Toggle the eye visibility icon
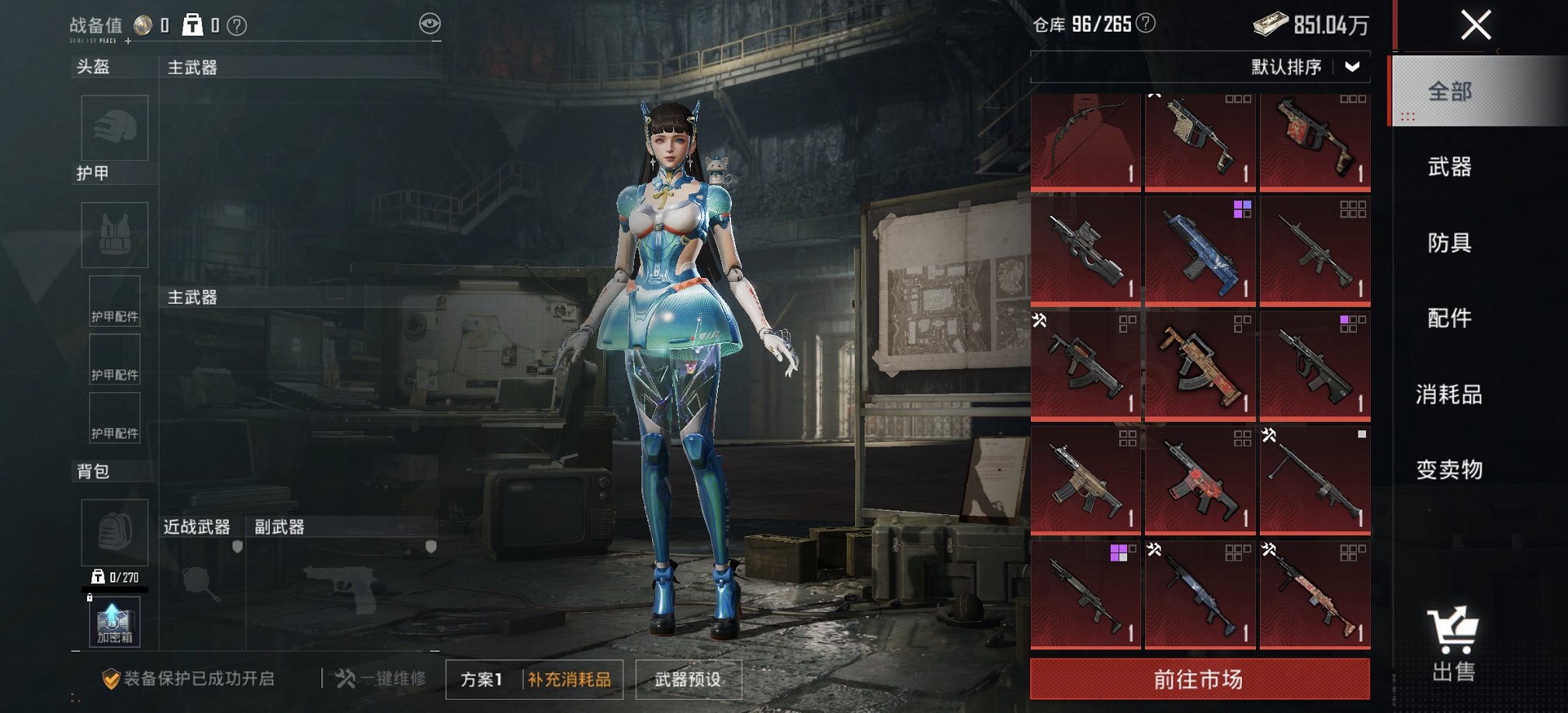Image resolution: width=1568 pixels, height=713 pixels. 429,23
